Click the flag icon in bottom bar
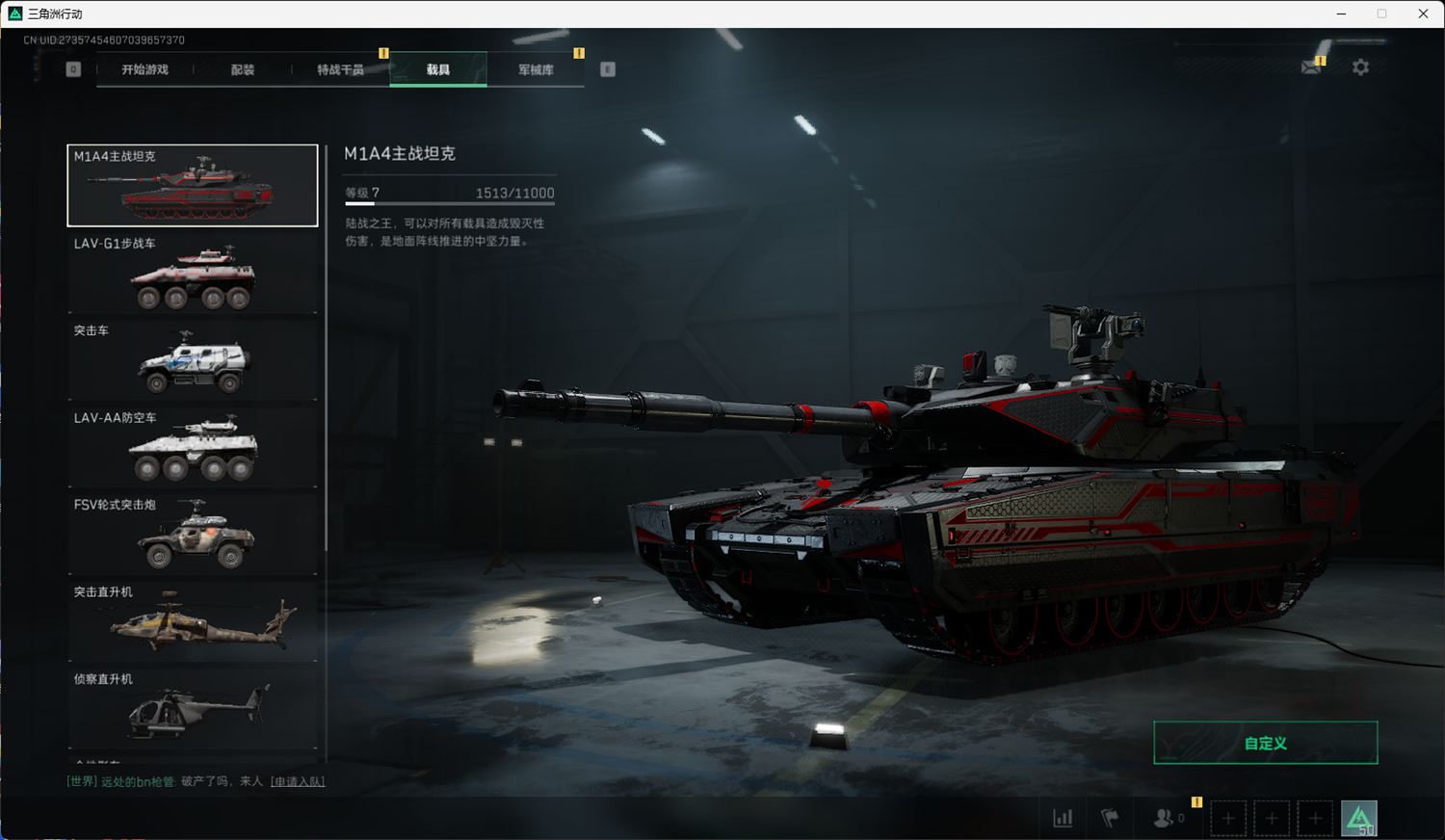The height and width of the screenshot is (840, 1445). (x=1110, y=818)
